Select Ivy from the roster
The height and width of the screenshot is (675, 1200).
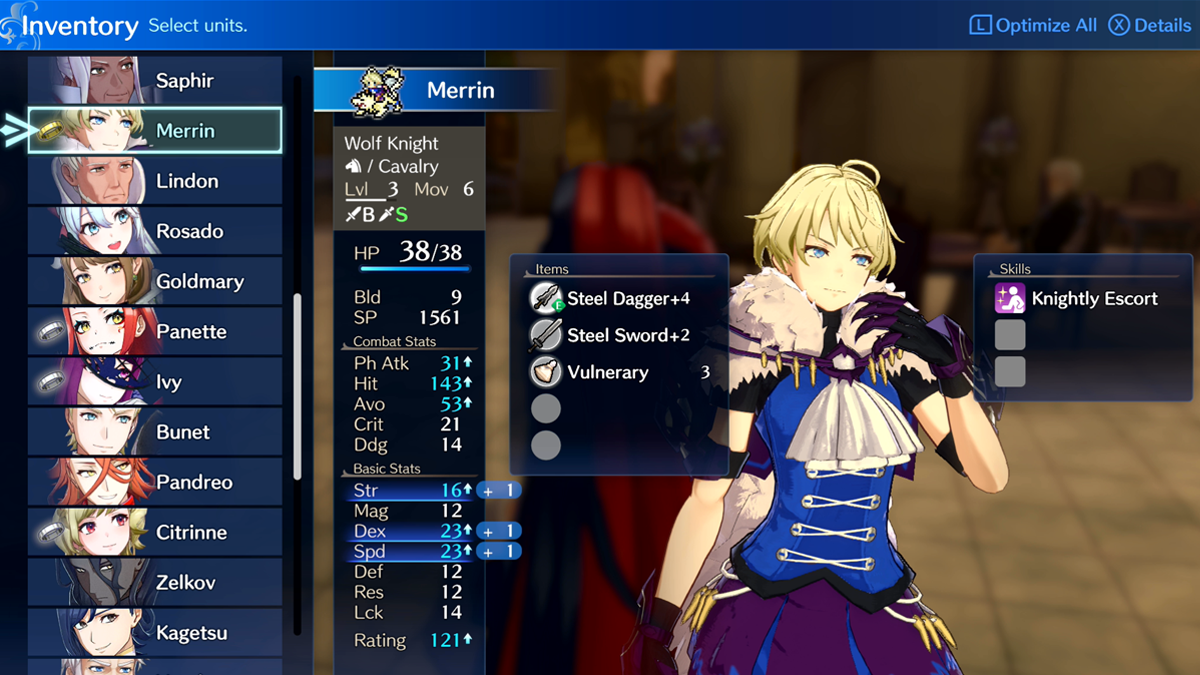tap(155, 382)
